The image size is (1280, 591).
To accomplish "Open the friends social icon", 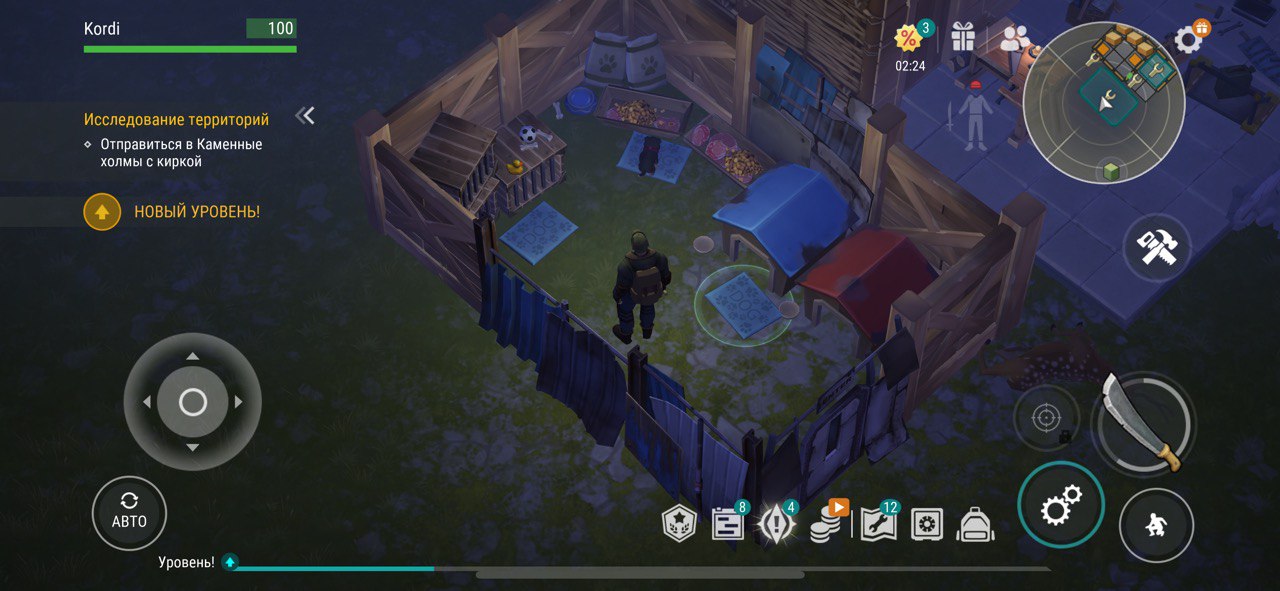I will click(1015, 38).
